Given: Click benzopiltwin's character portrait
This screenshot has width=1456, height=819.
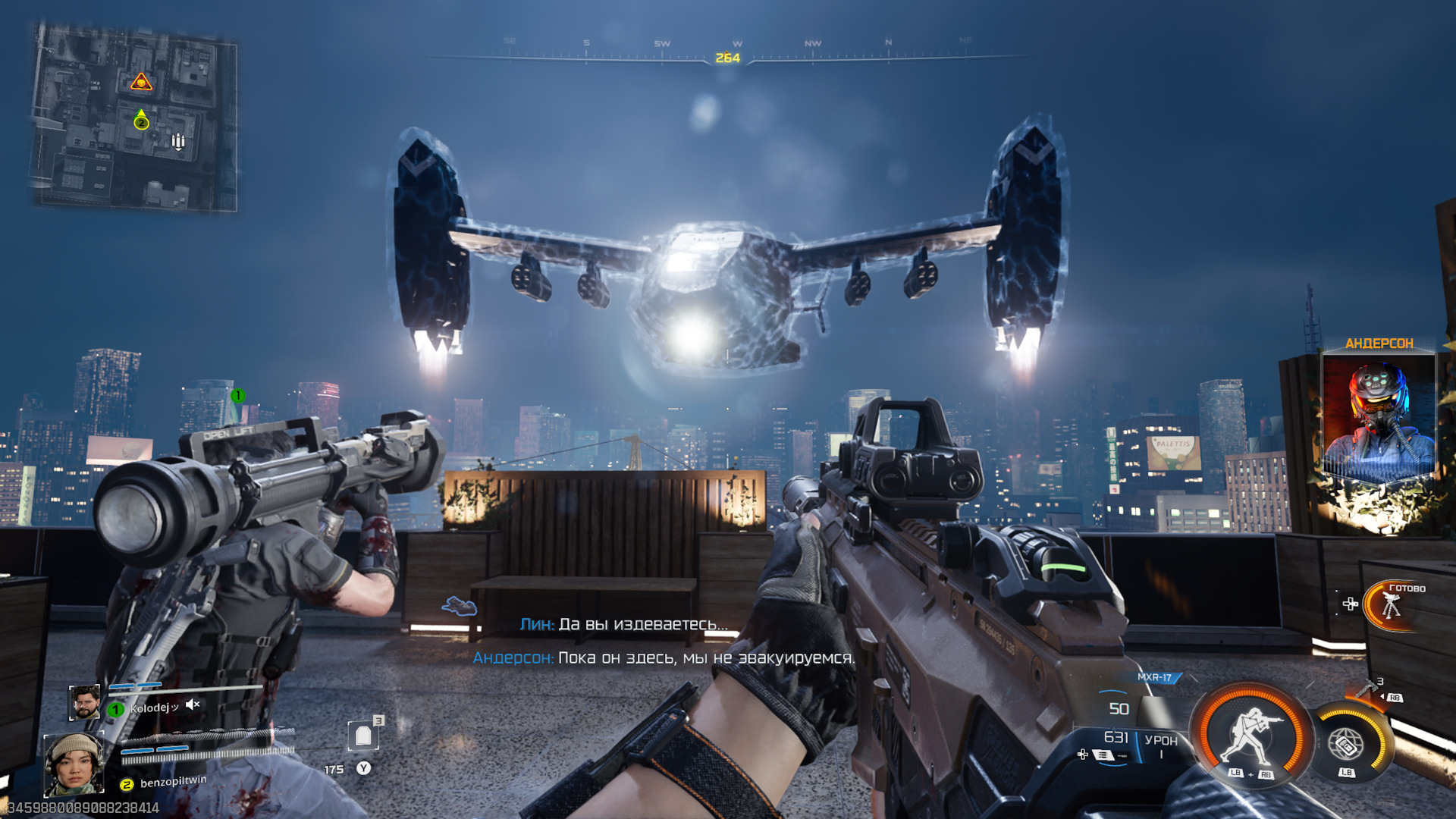Looking at the screenshot, I should [x=74, y=764].
